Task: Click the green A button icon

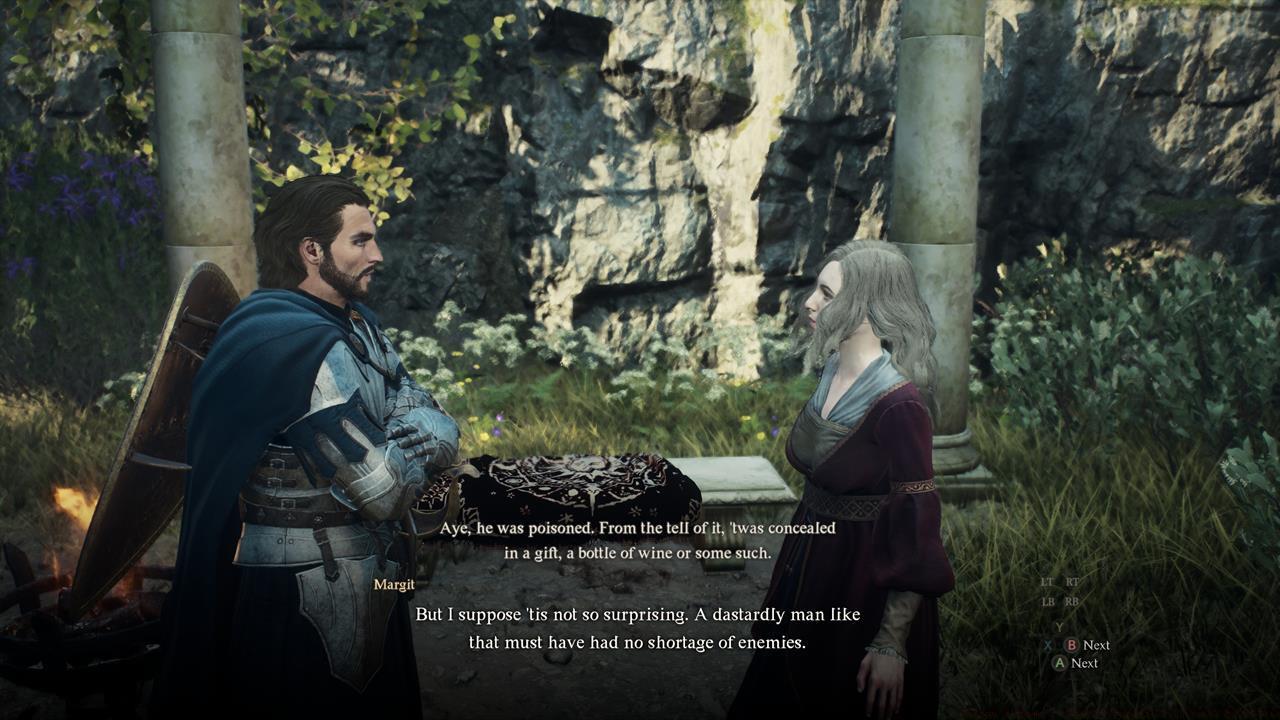Action: (1059, 662)
